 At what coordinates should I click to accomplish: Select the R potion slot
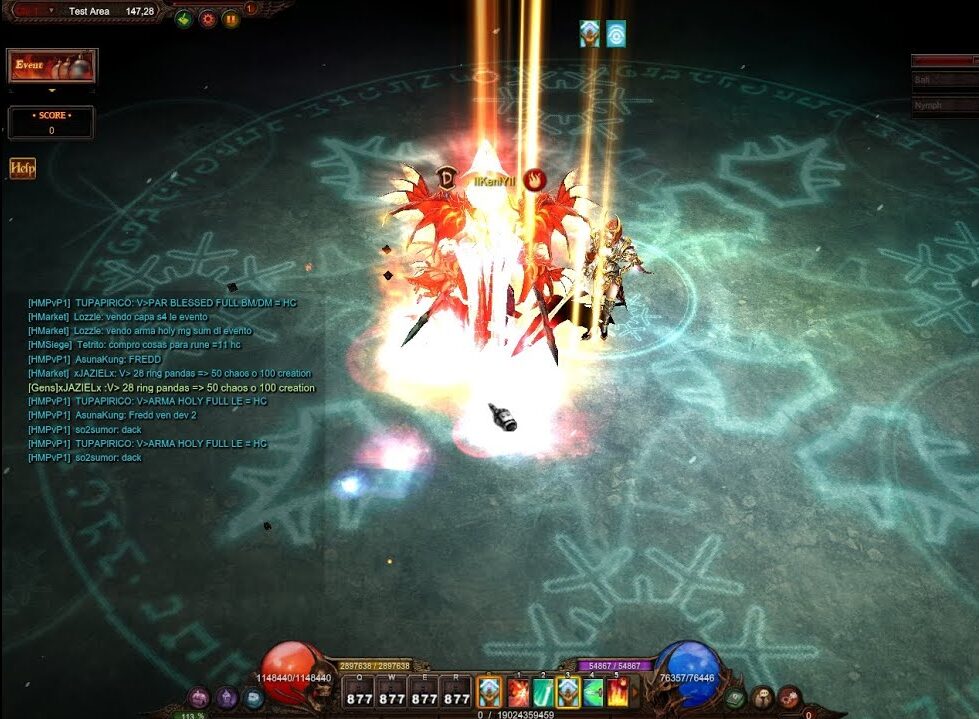[x=456, y=692]
